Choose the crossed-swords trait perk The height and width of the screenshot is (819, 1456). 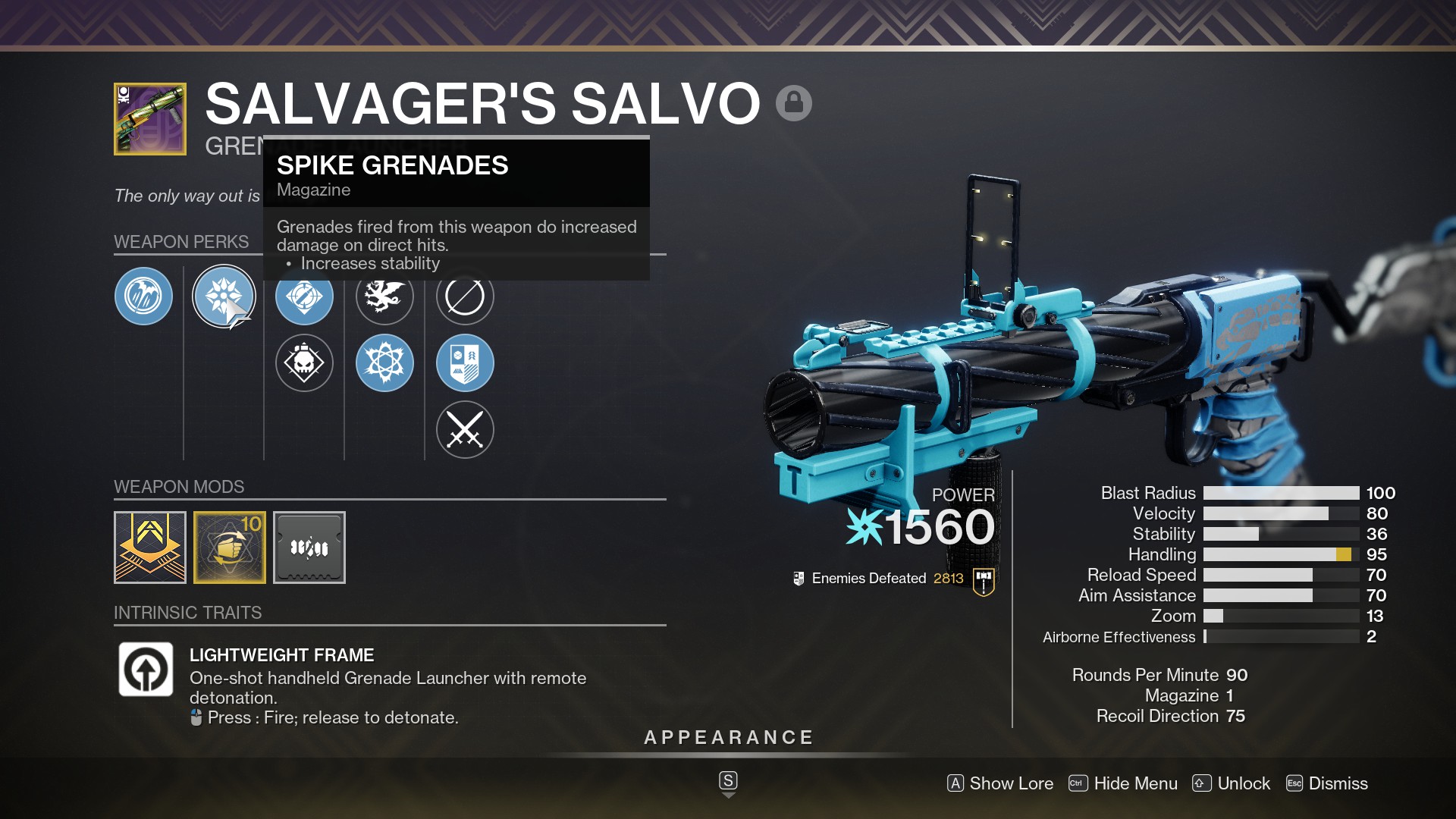click(x=465, y=430)
